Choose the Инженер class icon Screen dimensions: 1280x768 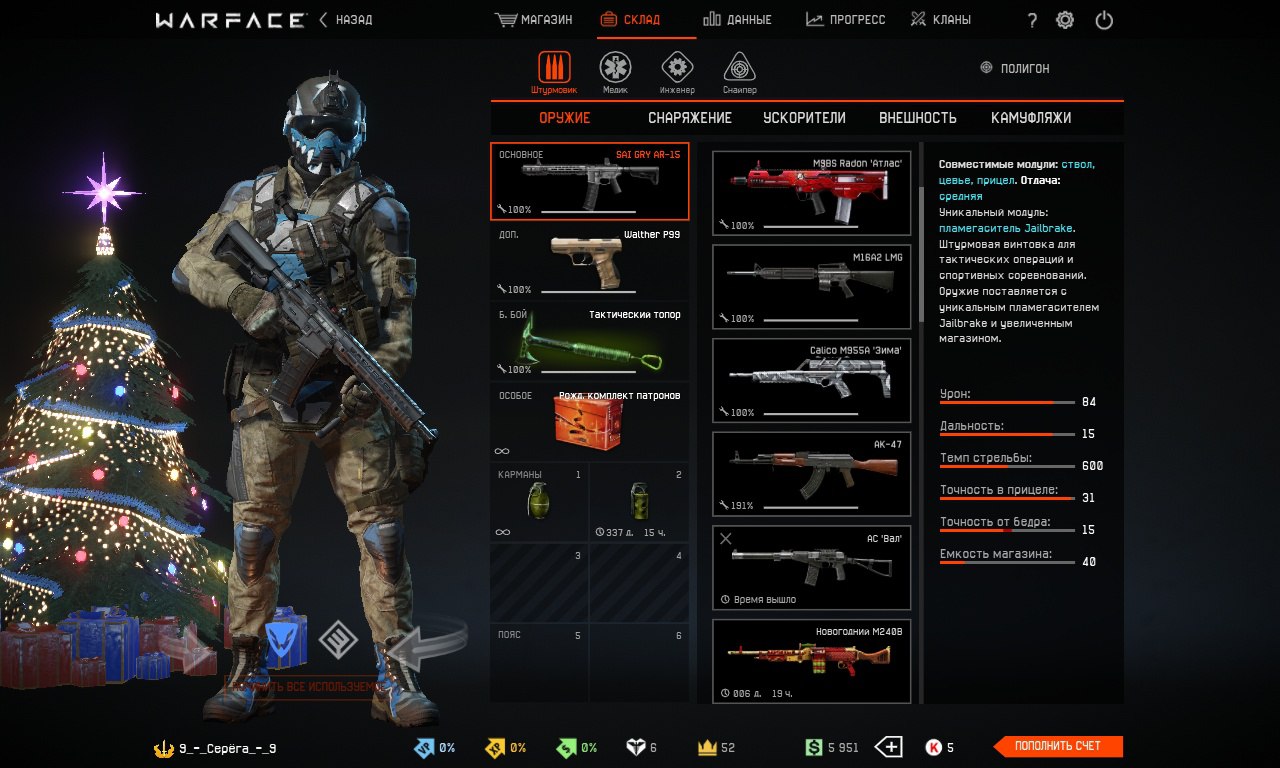[677, 70]
